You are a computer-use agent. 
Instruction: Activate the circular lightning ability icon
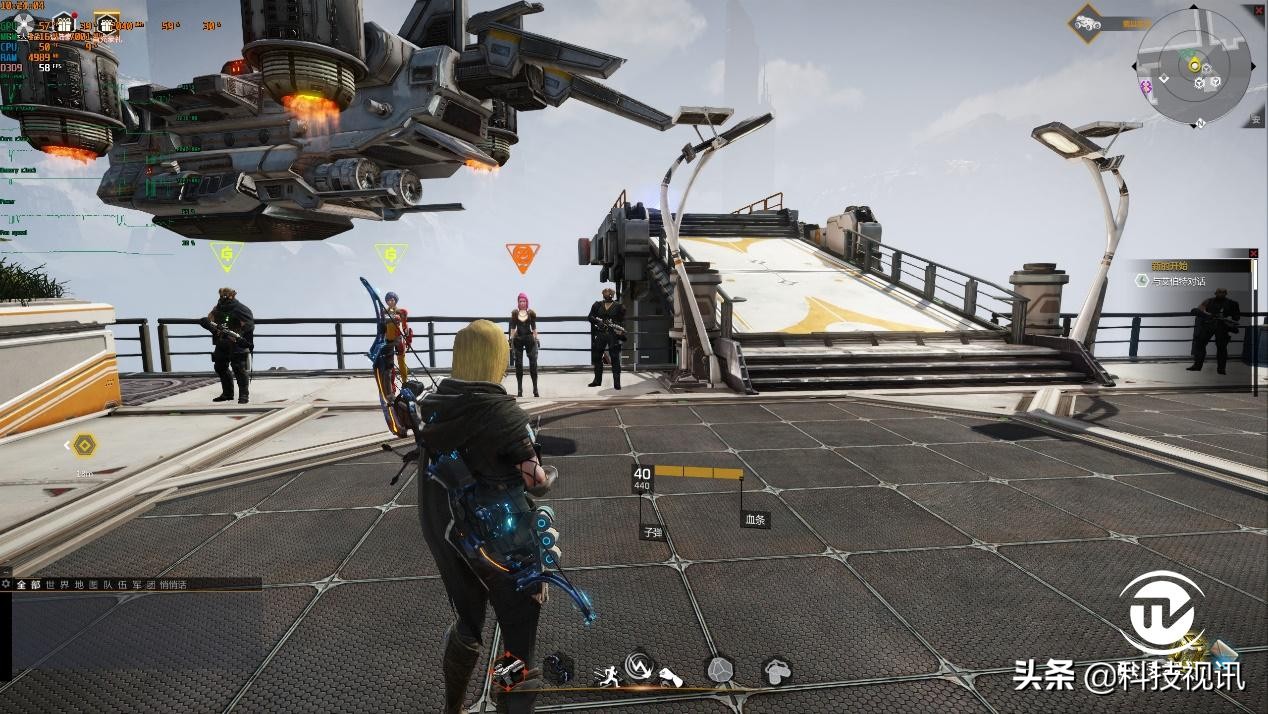(639, 666)
